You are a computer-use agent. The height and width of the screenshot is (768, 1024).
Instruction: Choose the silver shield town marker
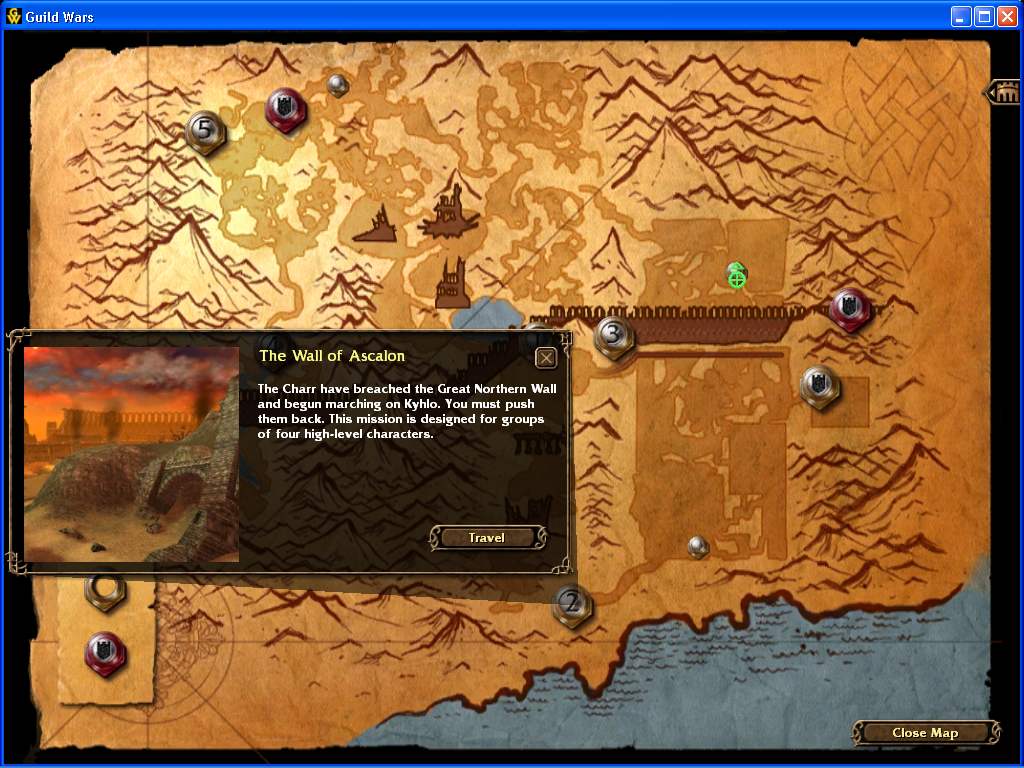pyautogui.click(x=818, y=387)
